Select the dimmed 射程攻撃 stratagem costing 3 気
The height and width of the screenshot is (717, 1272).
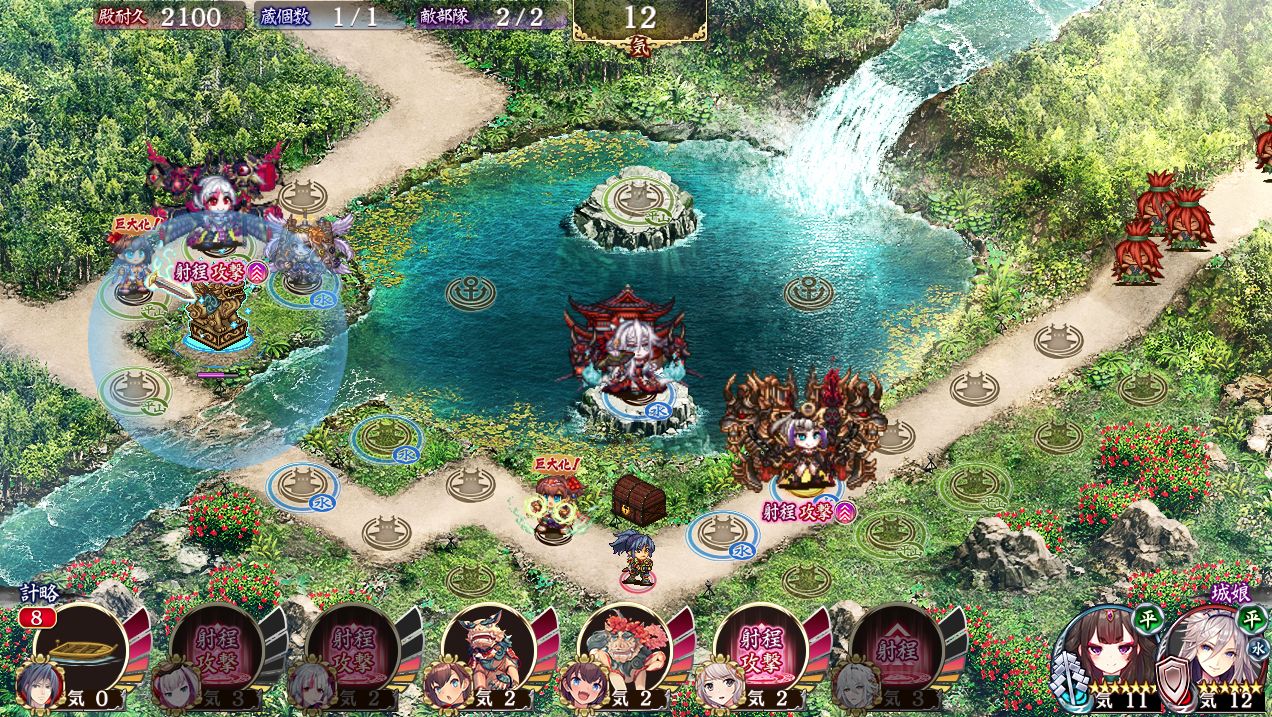(216, 650)
